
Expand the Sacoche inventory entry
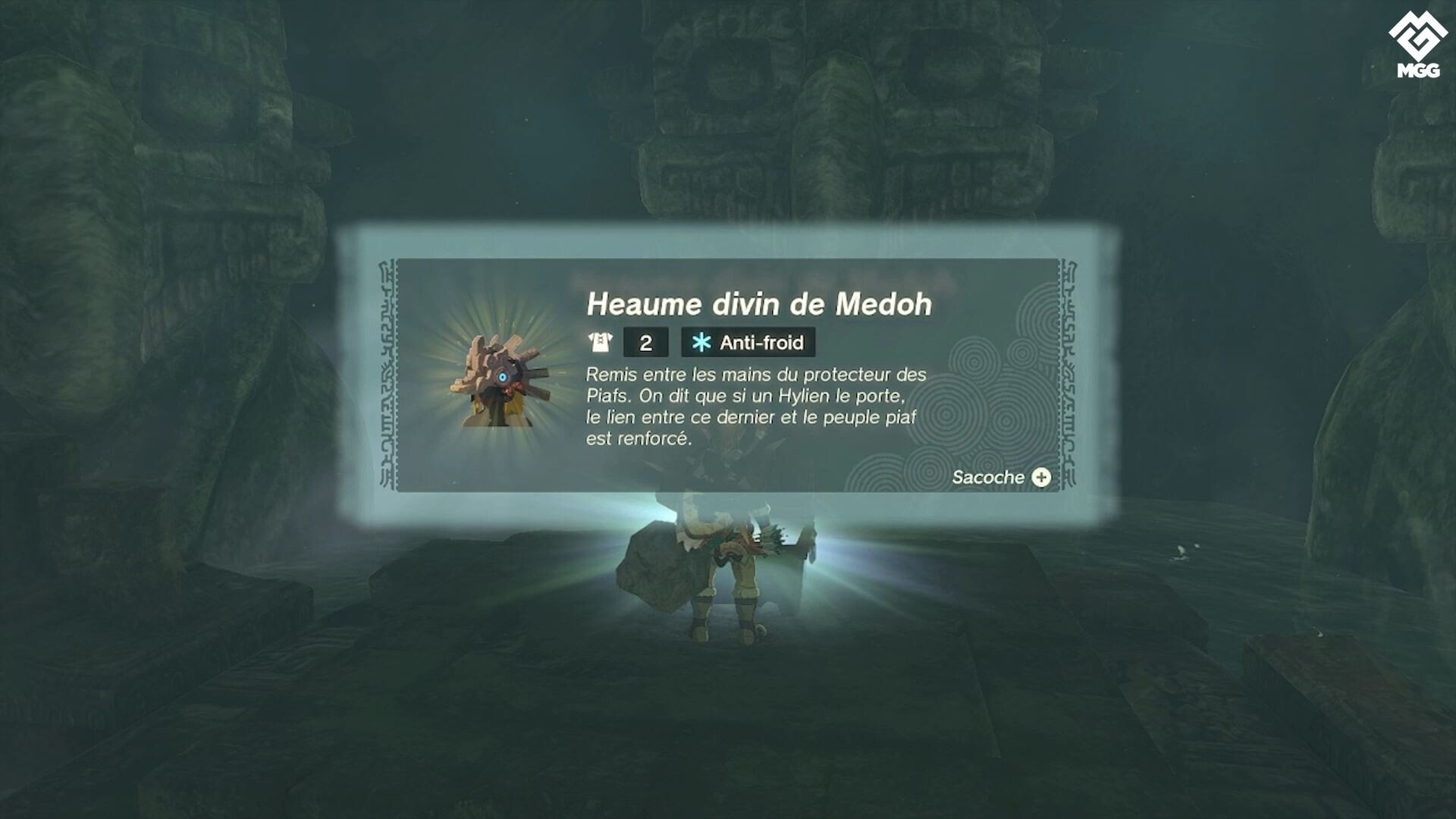point(999,478)
